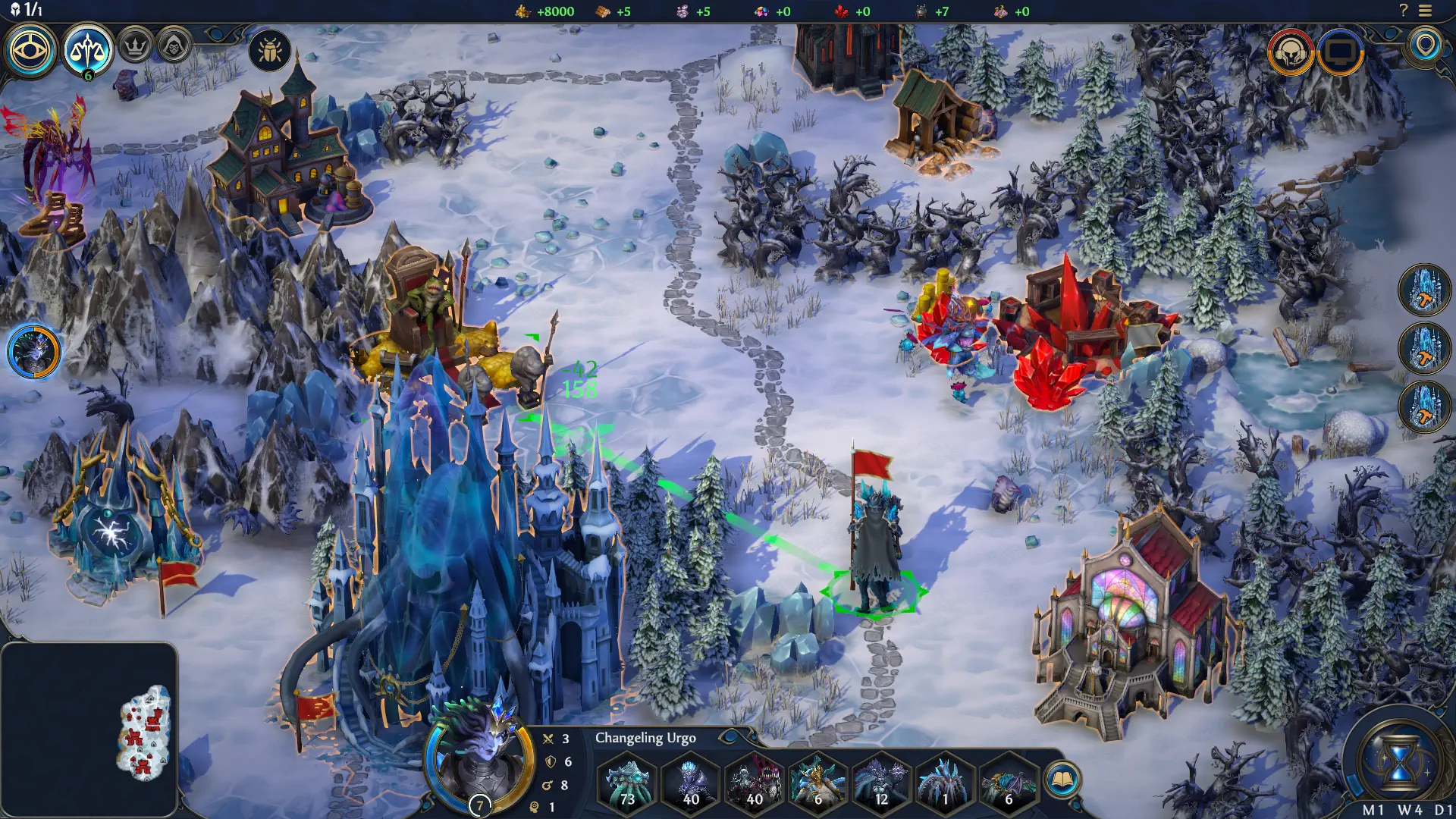Choose the army unit stack of 1
The height and width of the screenshot is (819, 1456).
tap(945, 782)
